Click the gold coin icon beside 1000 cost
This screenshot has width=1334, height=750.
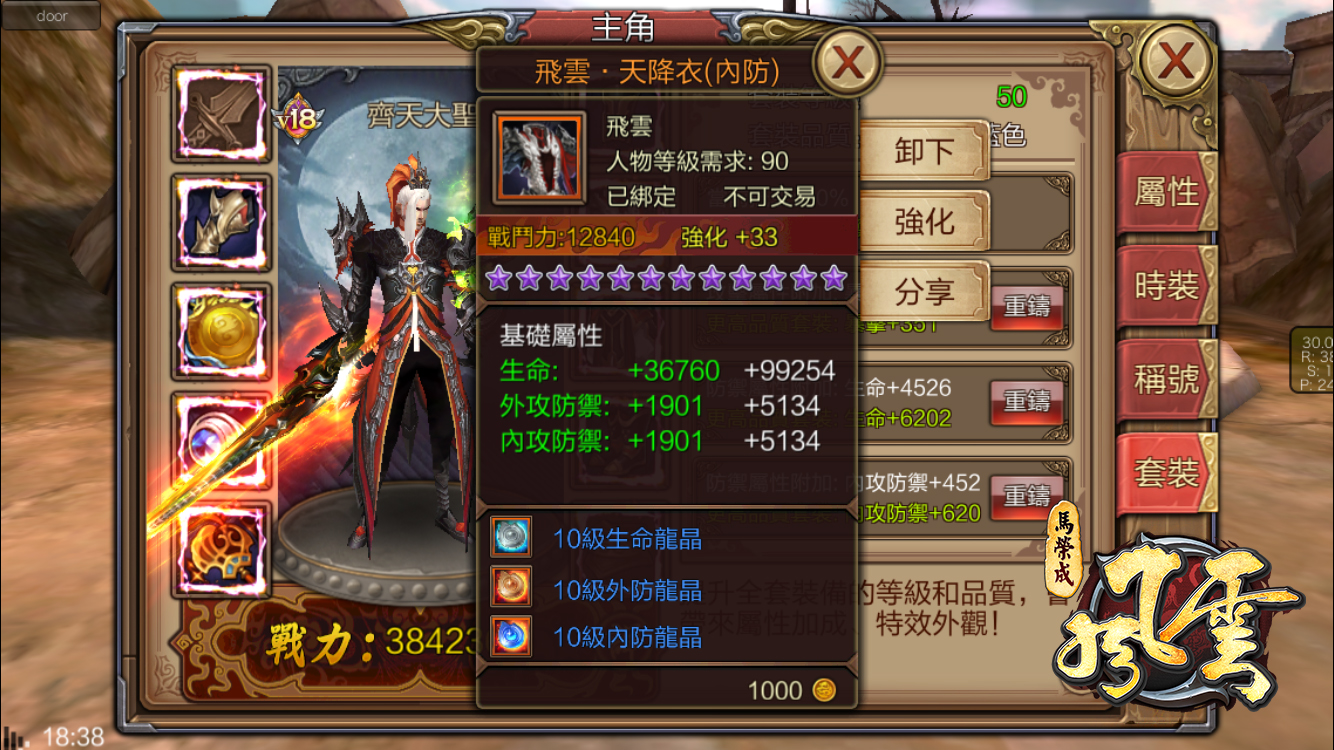pyautogui.click(x=823, y=690)
